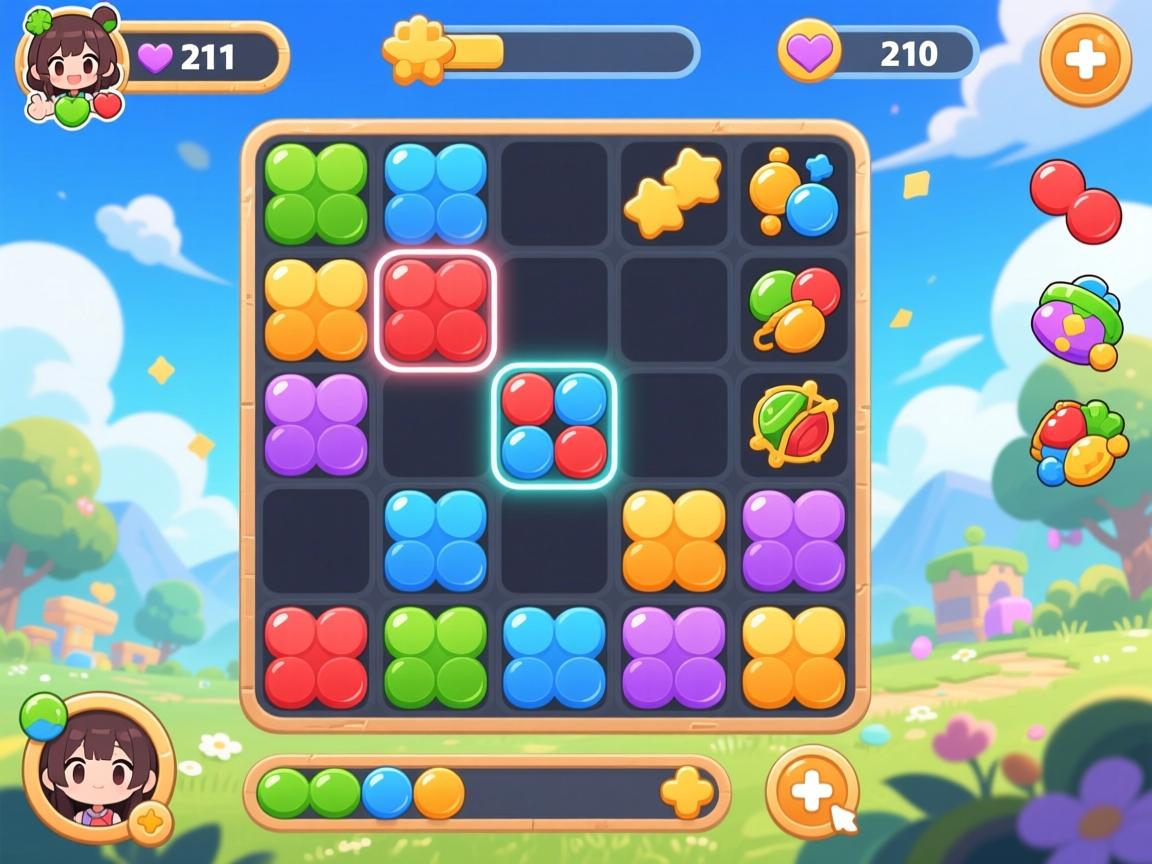
Task: Select the gold-framed green and red gem tile
Action: point(793,425)
